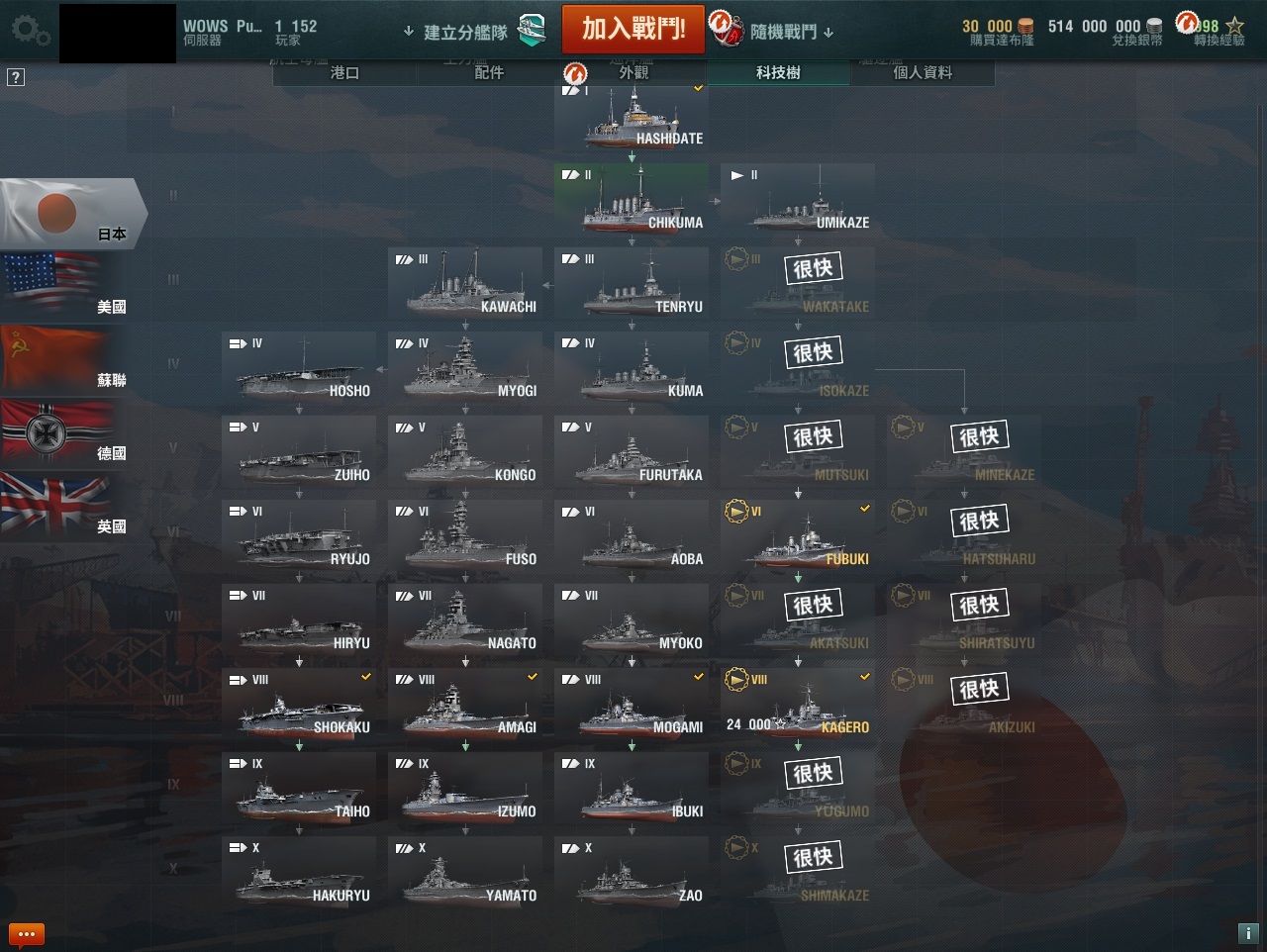1267x952 pixels.
Task: Choose the Zao cruiser tile
Action: (632, 876)
